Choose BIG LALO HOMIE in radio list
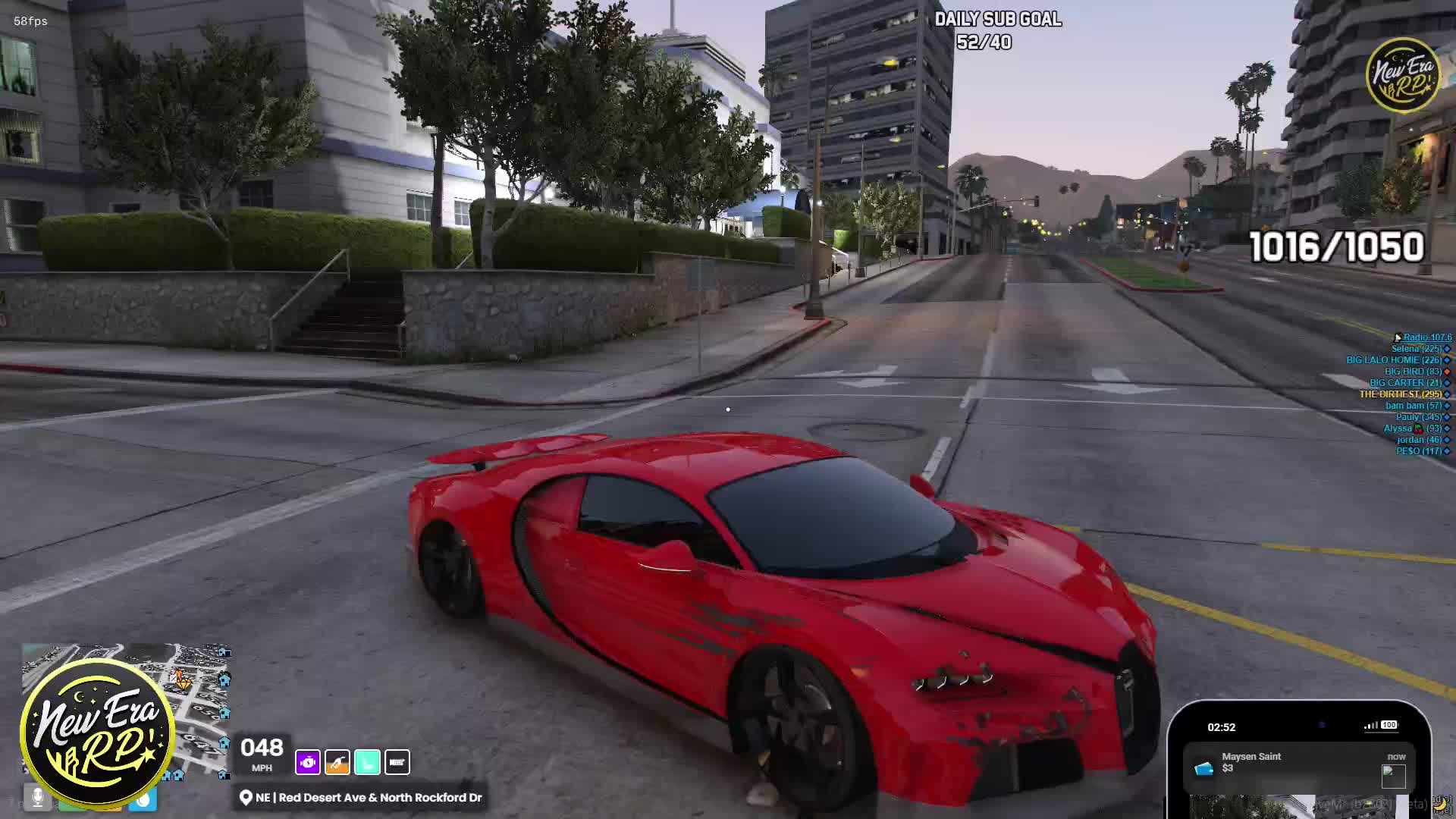Image resolution: width=1456 pixels, height=819 pixels. click(x=1393, y=360)
